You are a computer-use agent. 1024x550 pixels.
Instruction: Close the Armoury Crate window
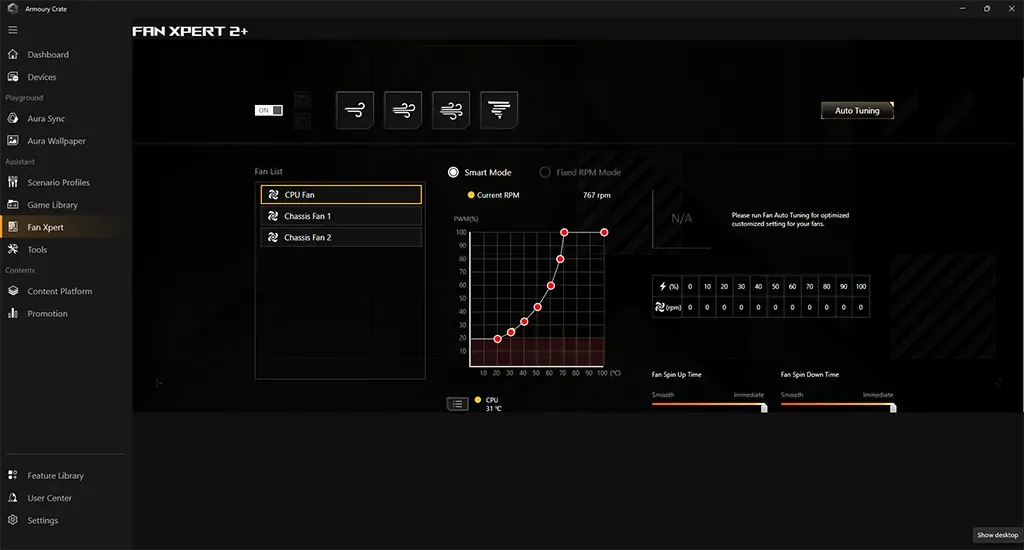click(x=1009, y=8)
